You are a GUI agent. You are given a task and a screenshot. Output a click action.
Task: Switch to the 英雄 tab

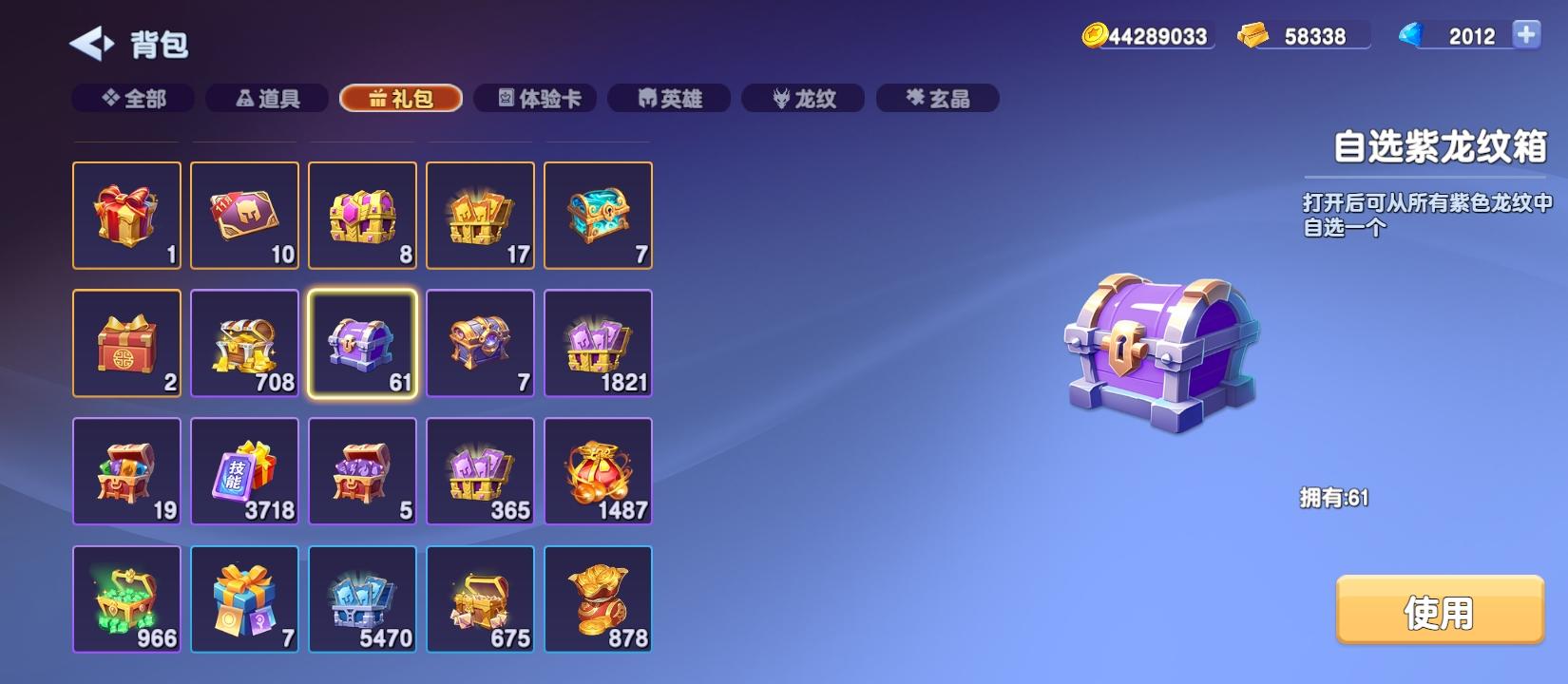669,98
